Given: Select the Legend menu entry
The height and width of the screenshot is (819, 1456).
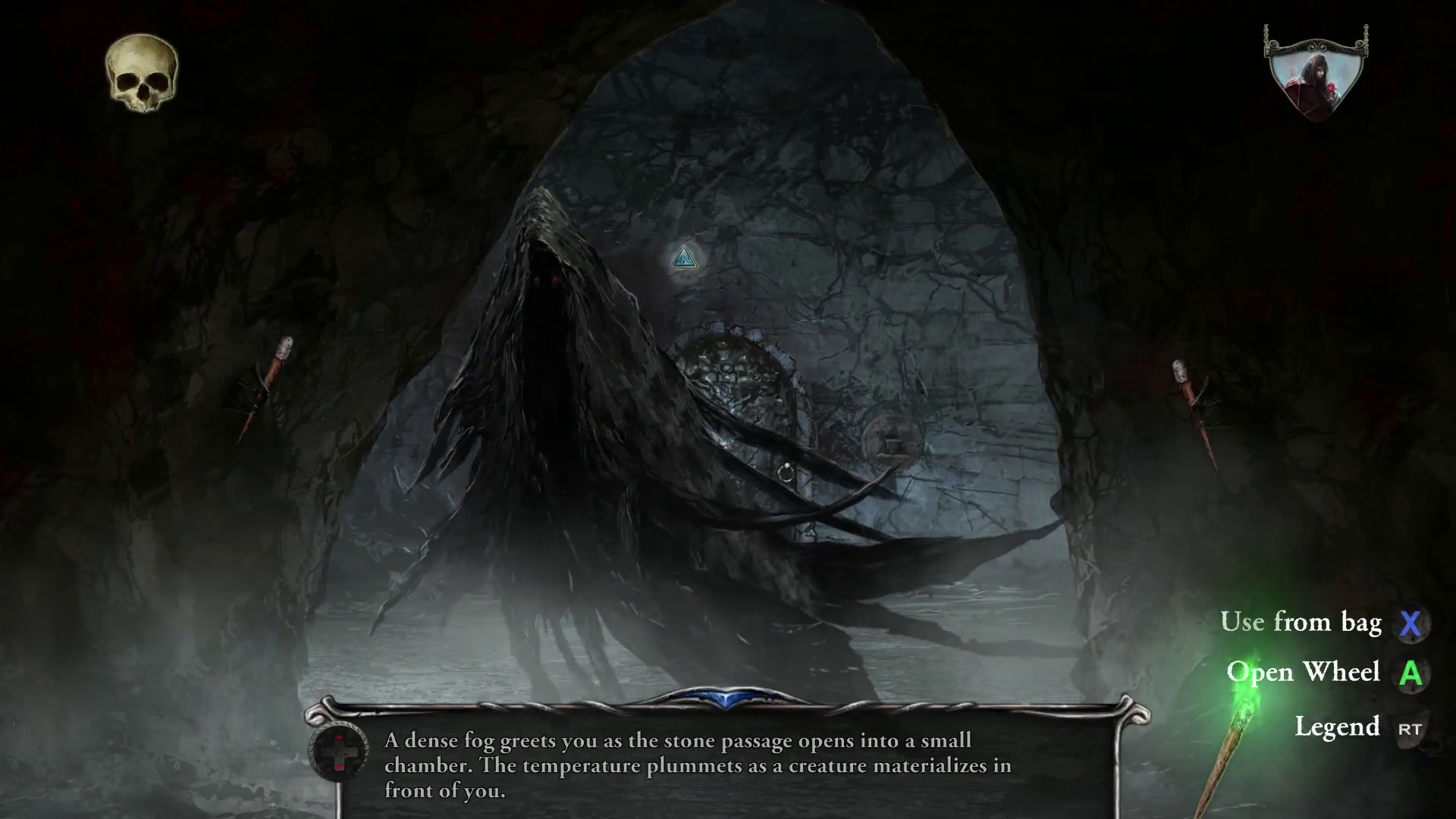Looking at the screenshot, I should [x=1339, y=726].
